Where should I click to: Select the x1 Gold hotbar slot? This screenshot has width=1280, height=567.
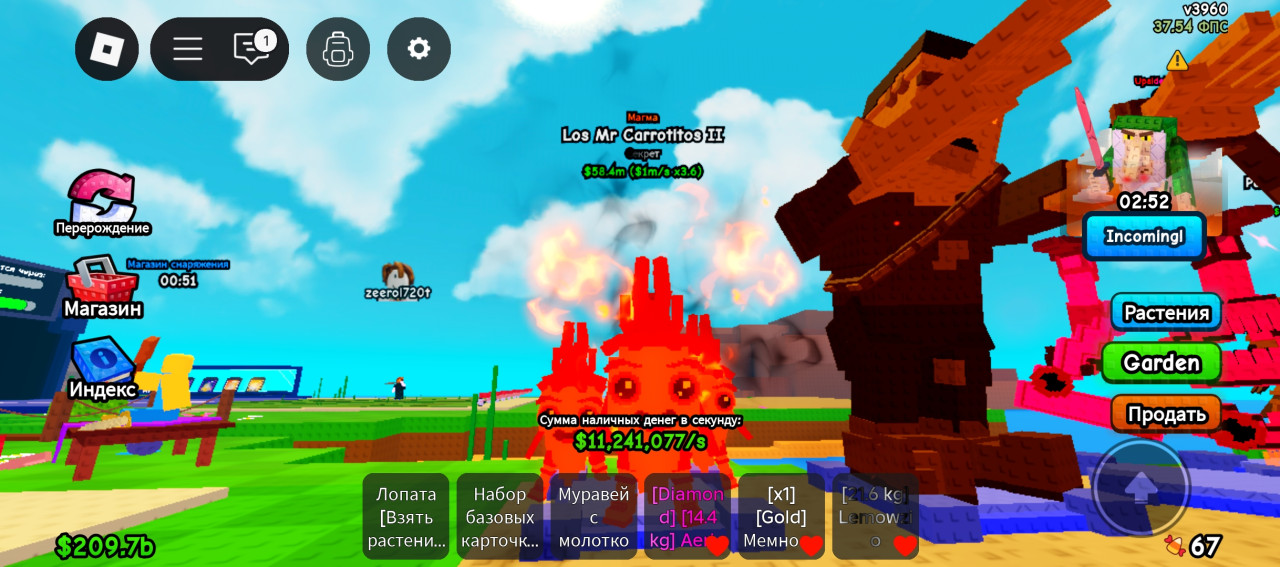point(781,516)
